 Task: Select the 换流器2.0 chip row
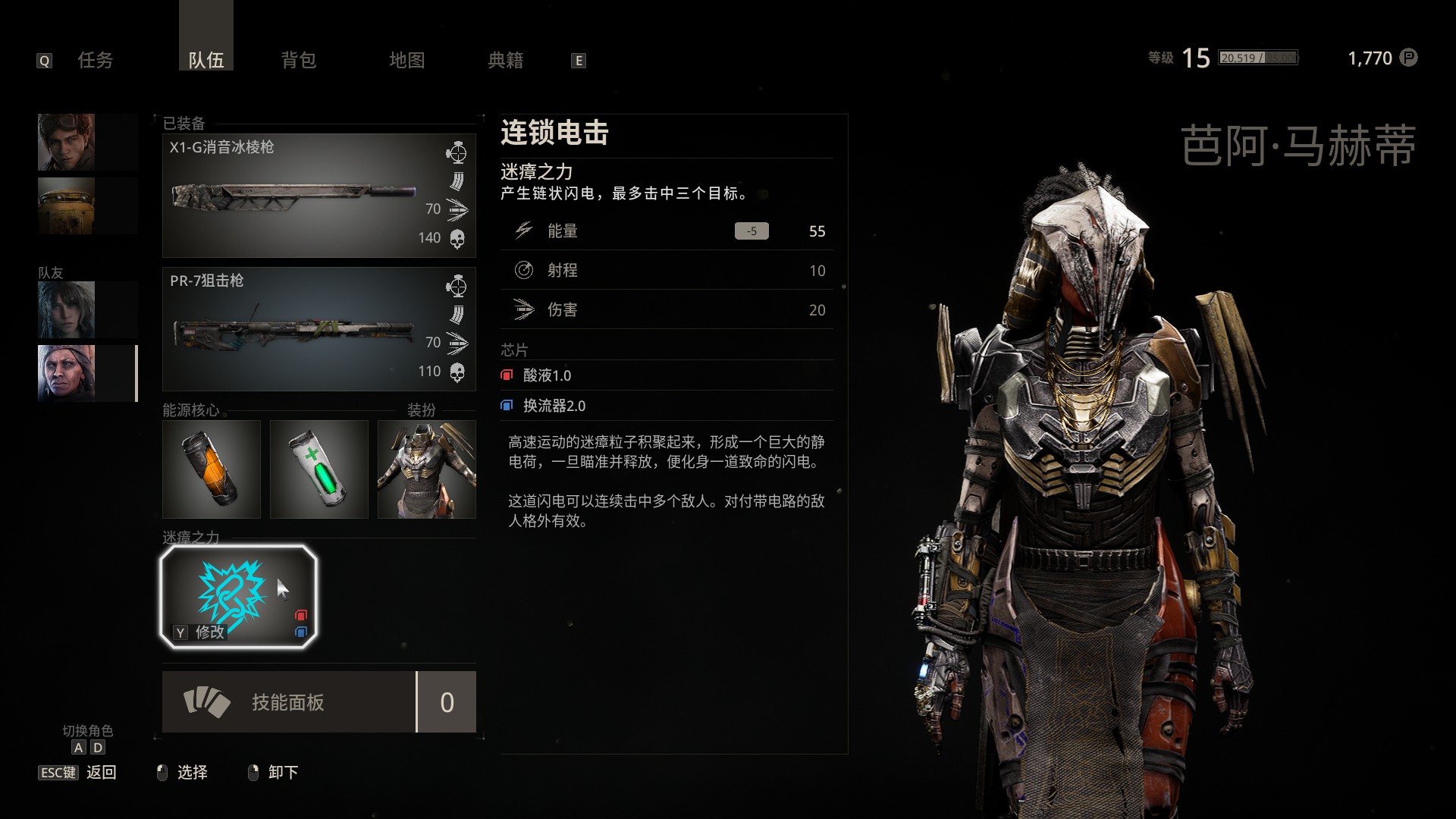click(554, 406)
